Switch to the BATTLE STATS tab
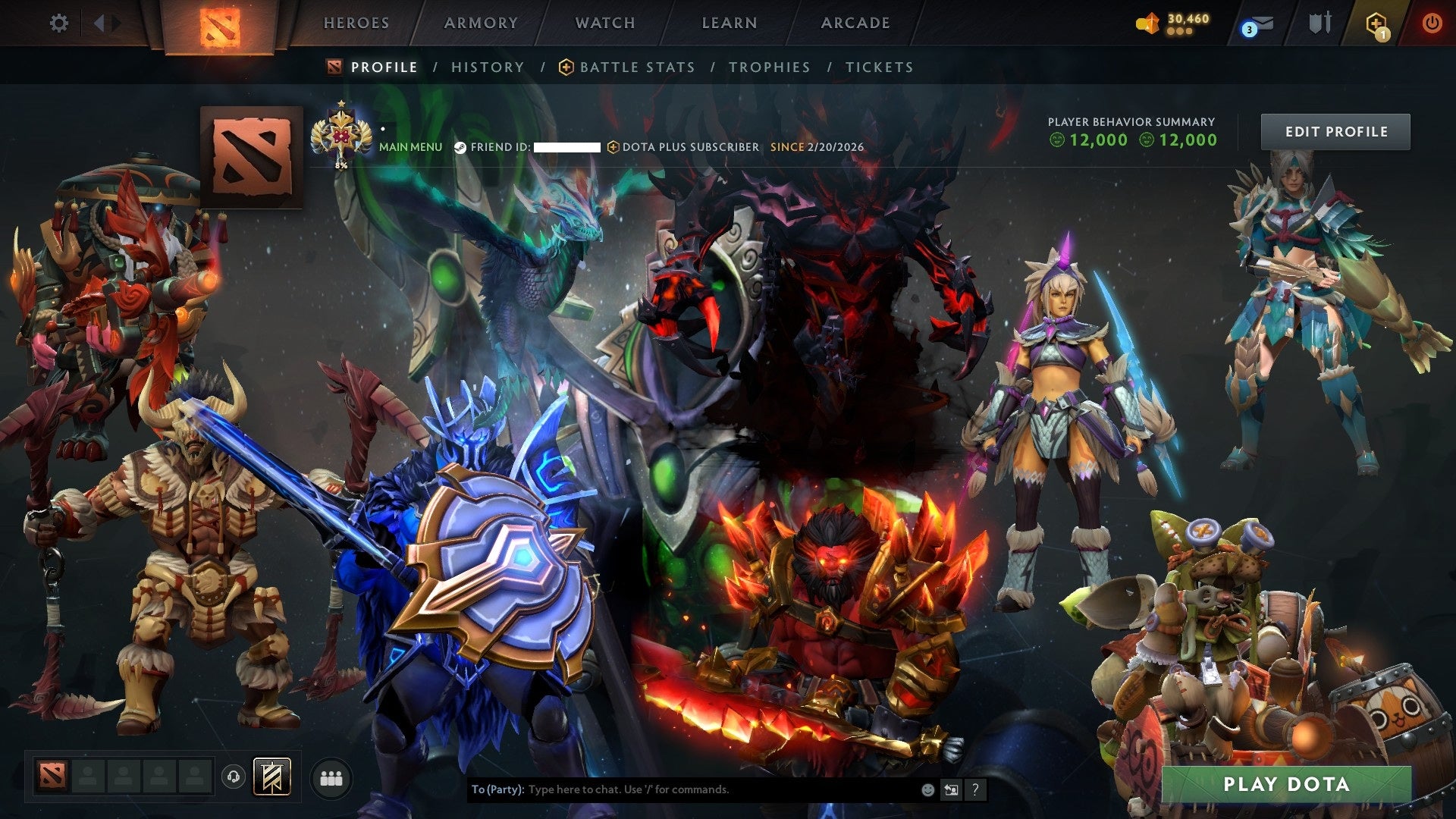 point(636,67)
